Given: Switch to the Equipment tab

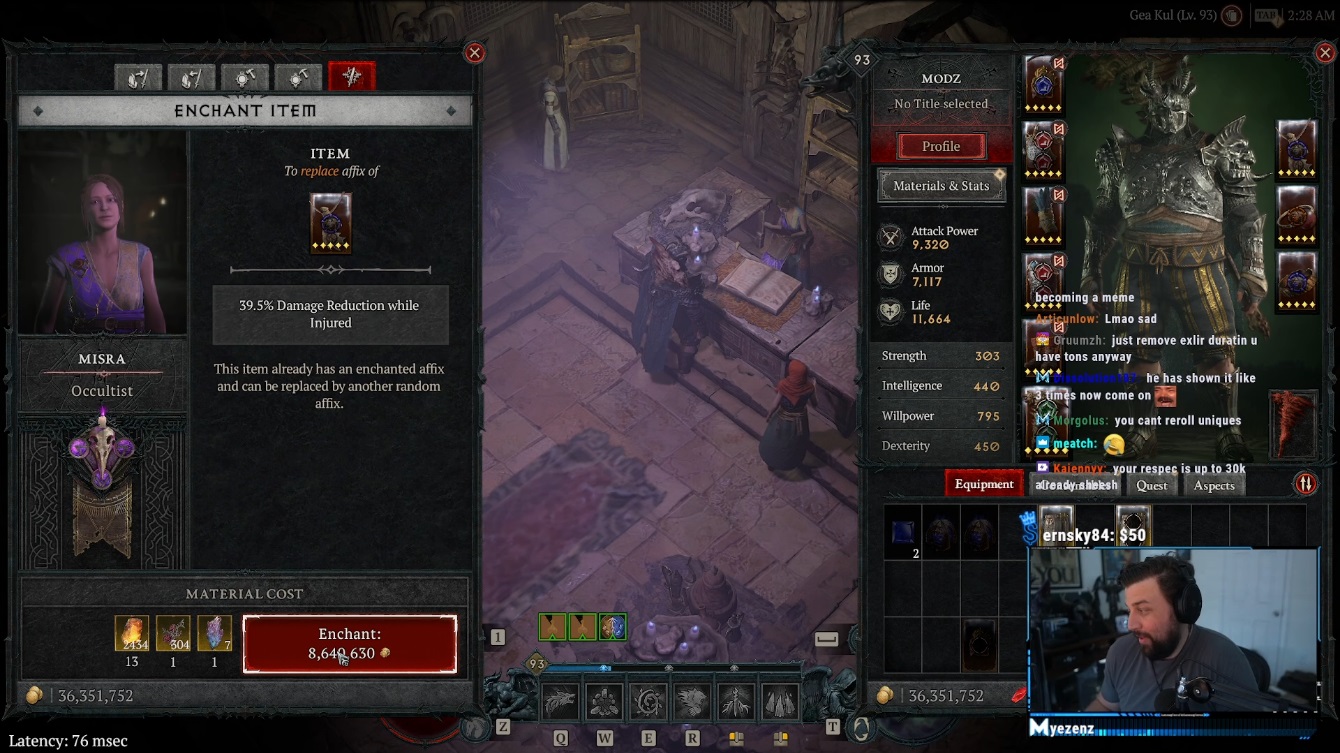Looking at the screenshot, I should coord(983,484).
